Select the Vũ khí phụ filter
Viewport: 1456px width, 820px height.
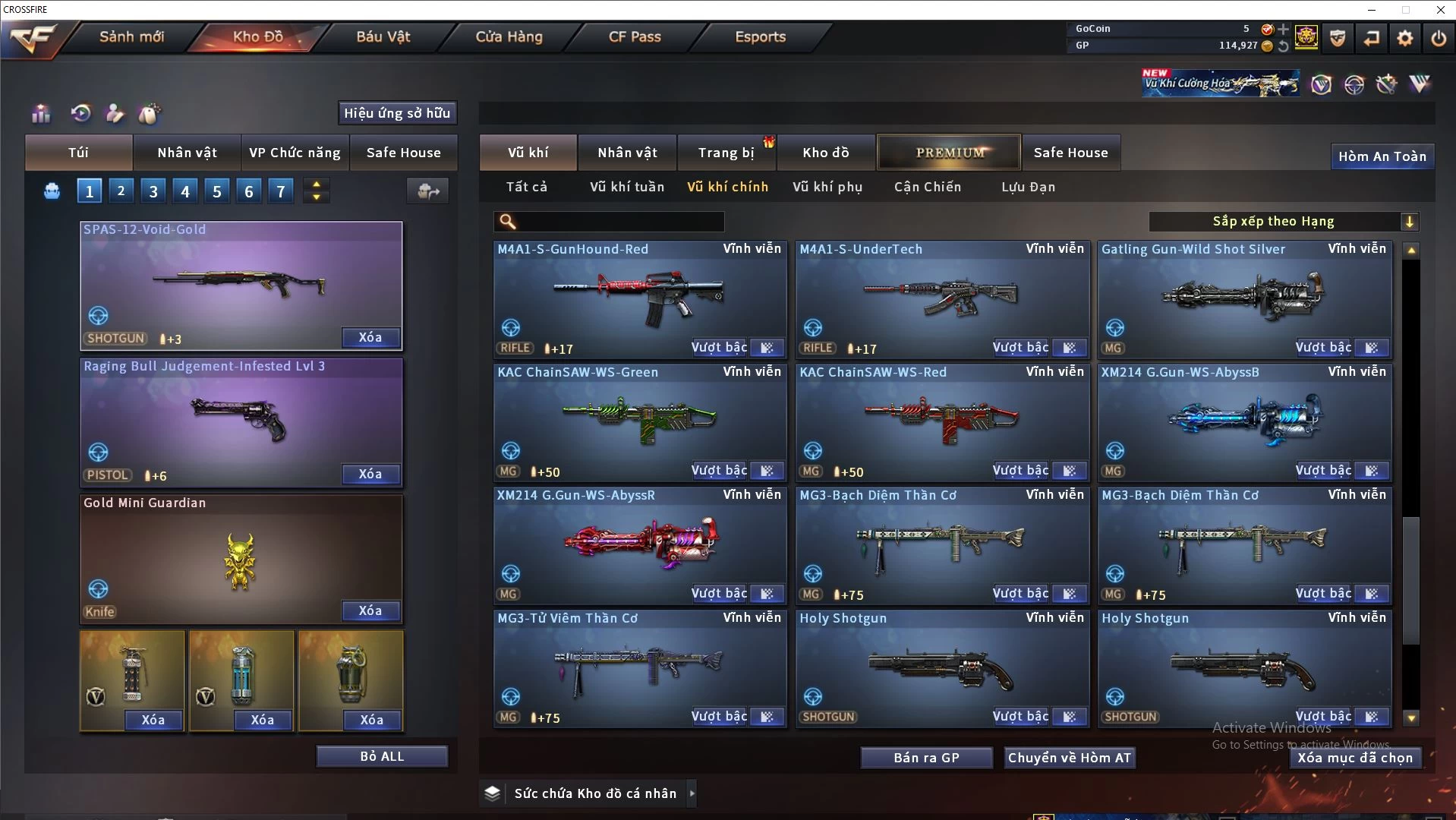827,187
